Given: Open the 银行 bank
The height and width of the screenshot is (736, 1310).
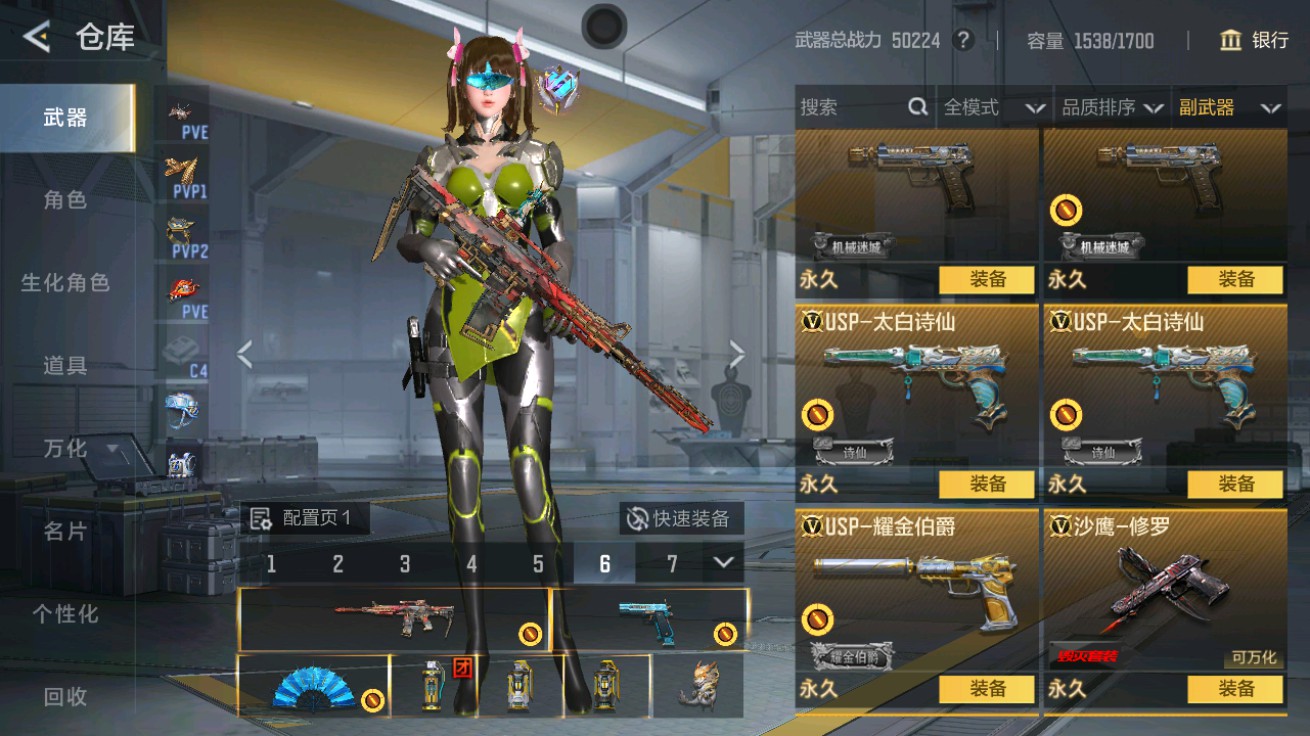Looking at the screenshot, I should tap(1254, 40).
